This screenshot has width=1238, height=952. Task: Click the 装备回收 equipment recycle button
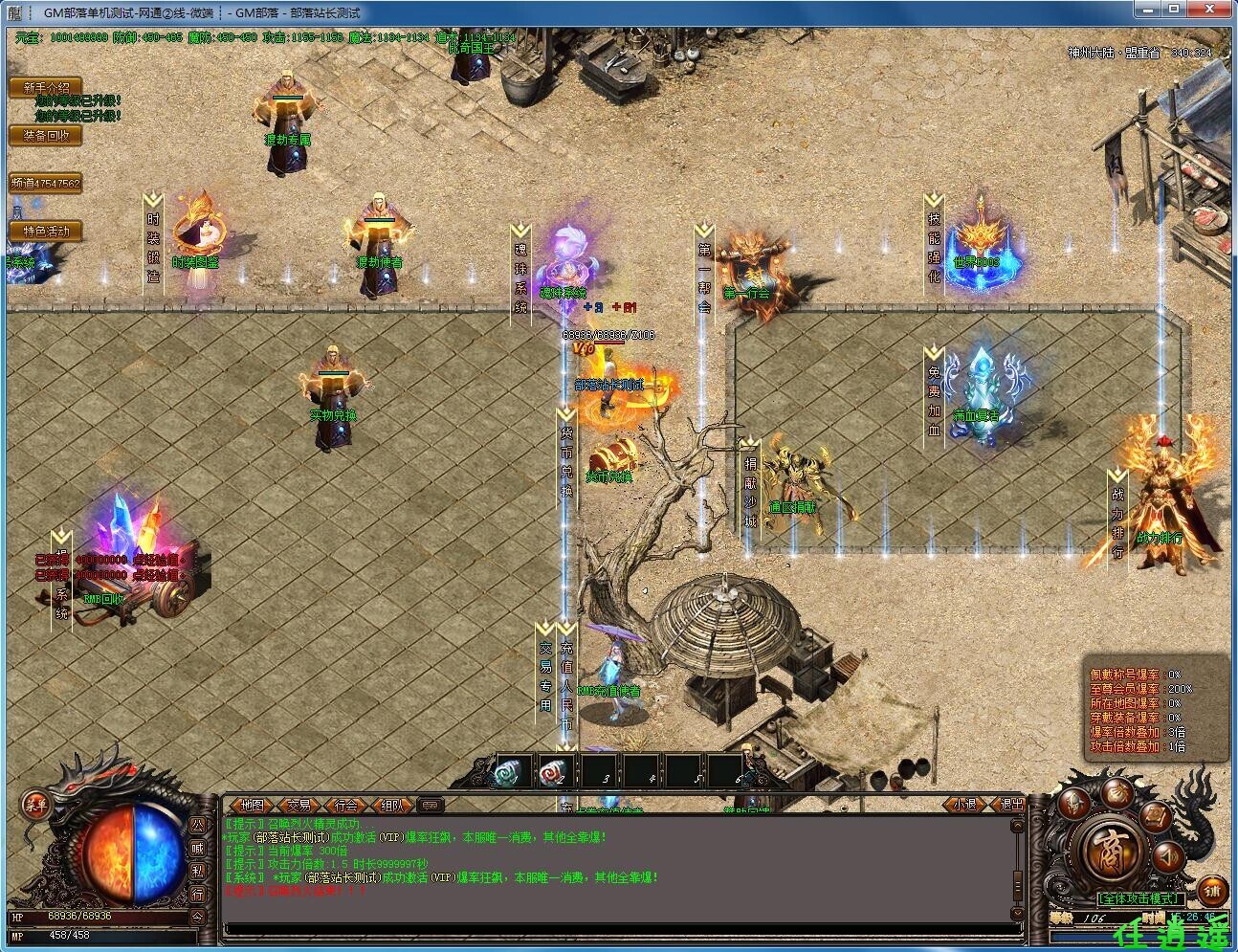45,136
